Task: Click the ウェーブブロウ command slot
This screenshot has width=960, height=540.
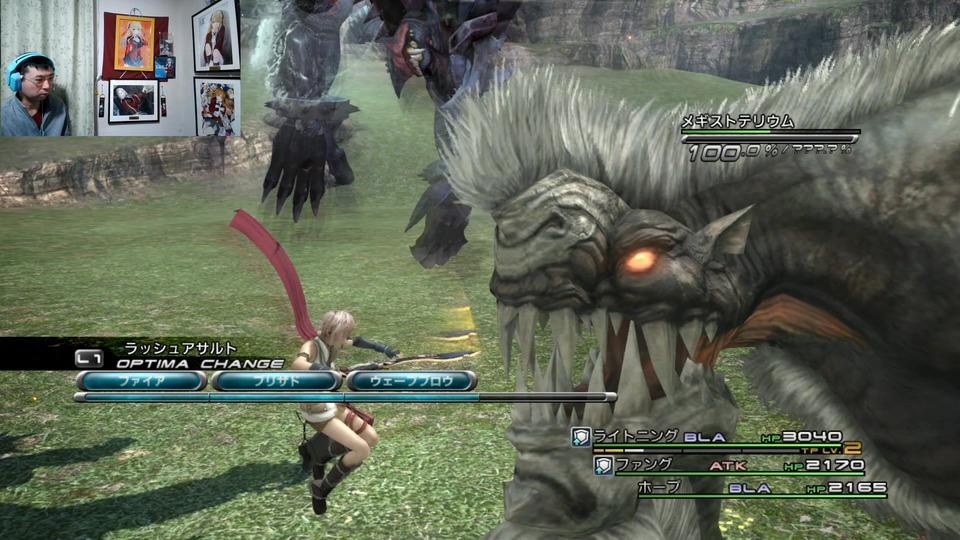Action: [412, 381]
